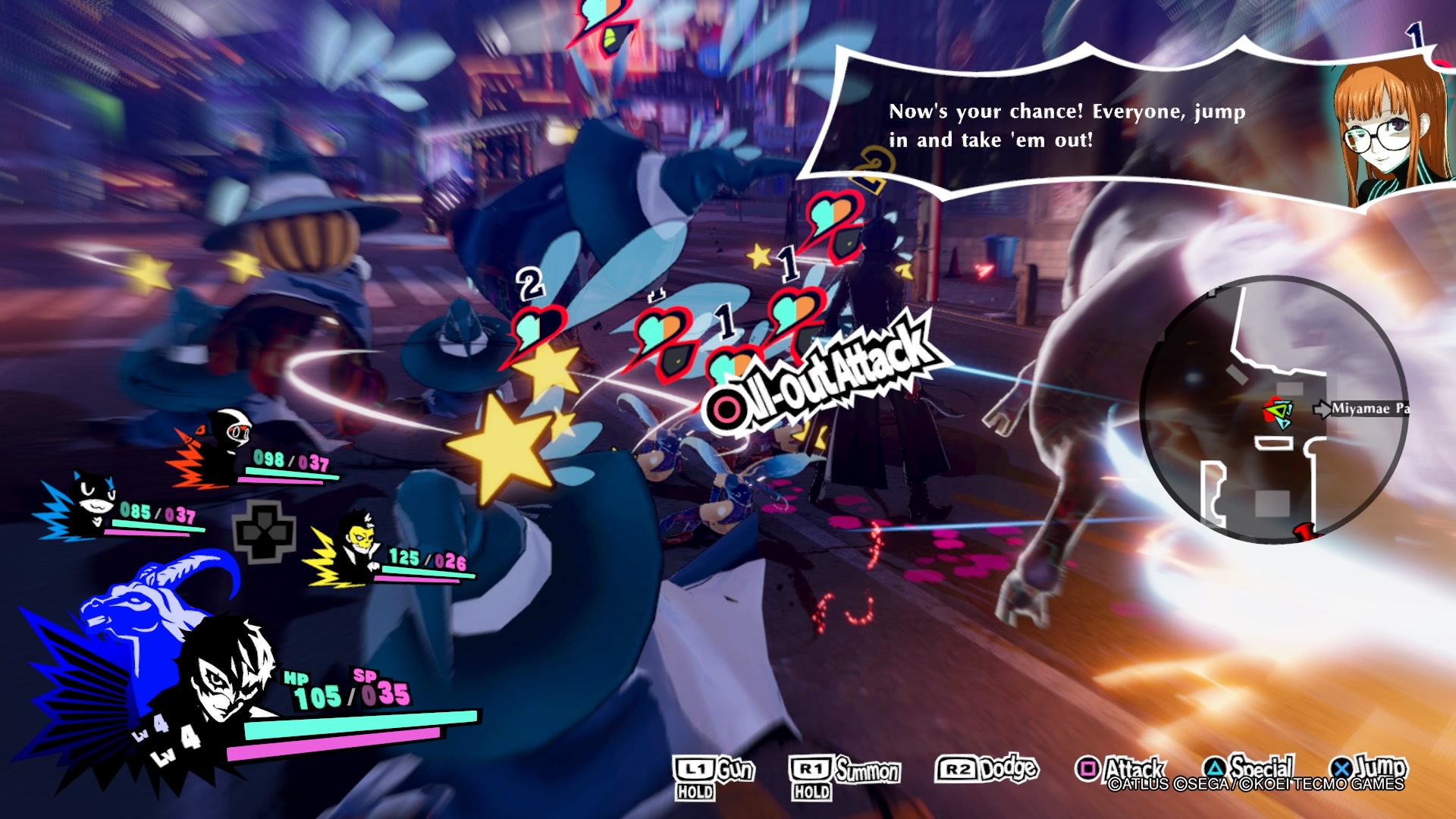Click Futaba's dialogue speech bubble
Viewport: 1456px width, 819px height.
[1062, 125]
